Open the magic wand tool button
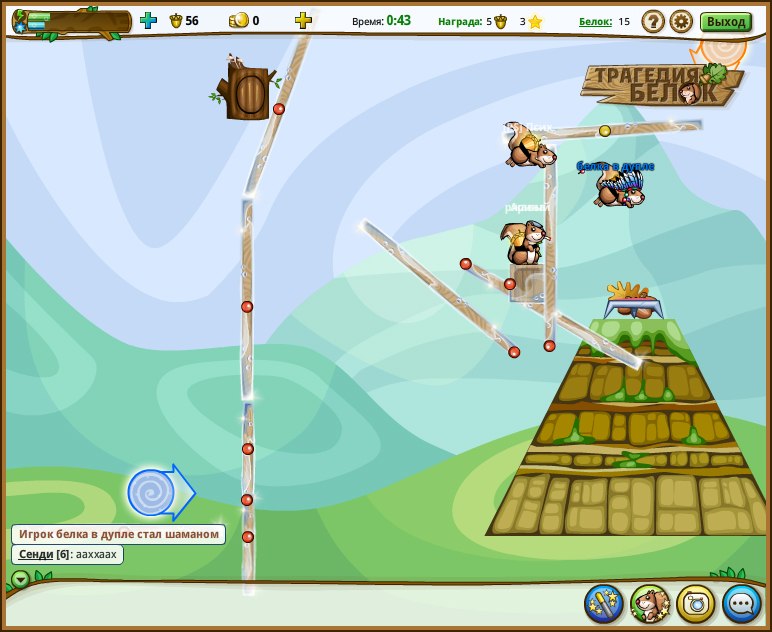772x632 pixels. tap(604, 603)
